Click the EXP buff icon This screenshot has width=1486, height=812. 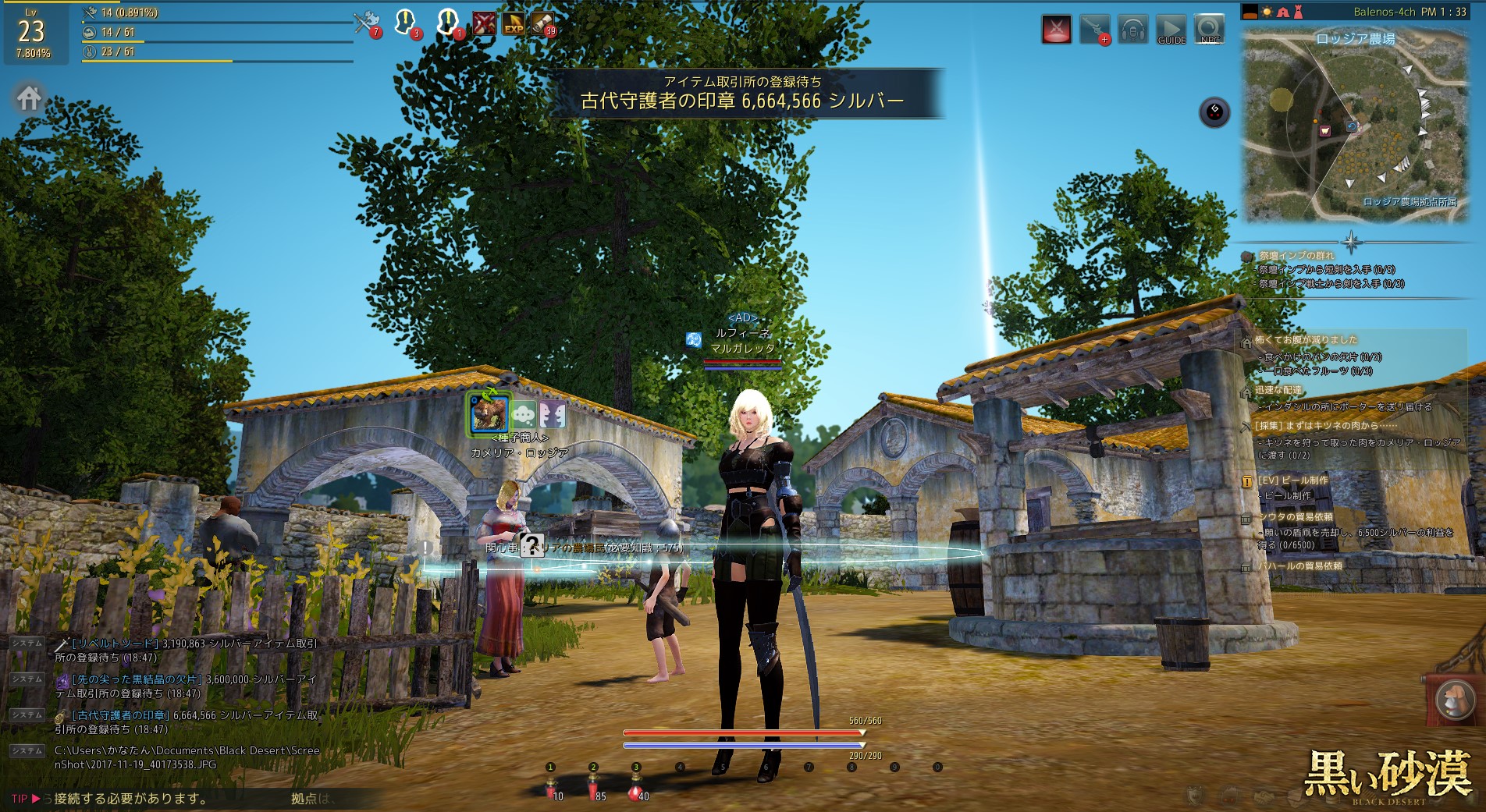tap(513, 24)
